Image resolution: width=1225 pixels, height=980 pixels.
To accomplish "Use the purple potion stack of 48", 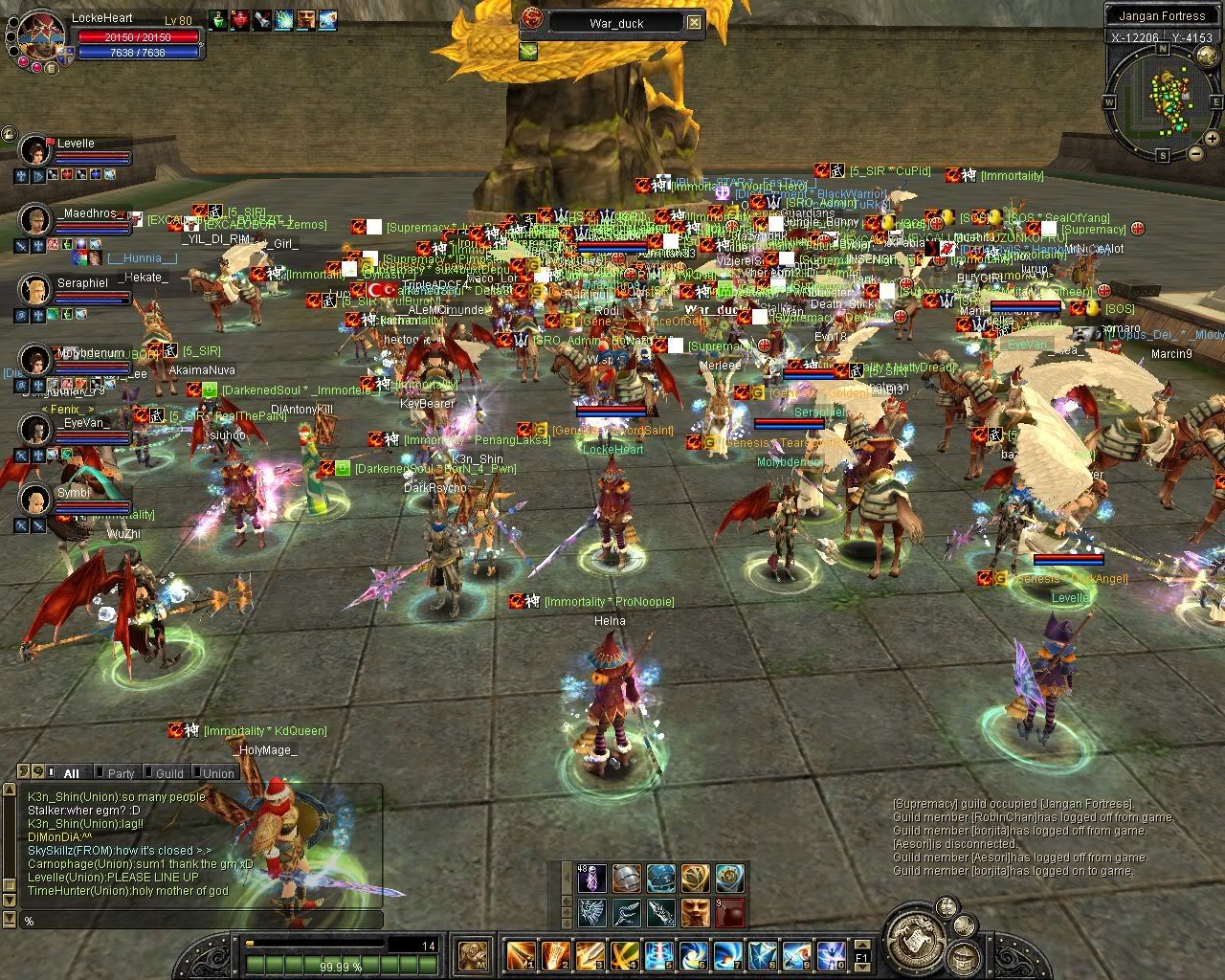I will (590, 879).
